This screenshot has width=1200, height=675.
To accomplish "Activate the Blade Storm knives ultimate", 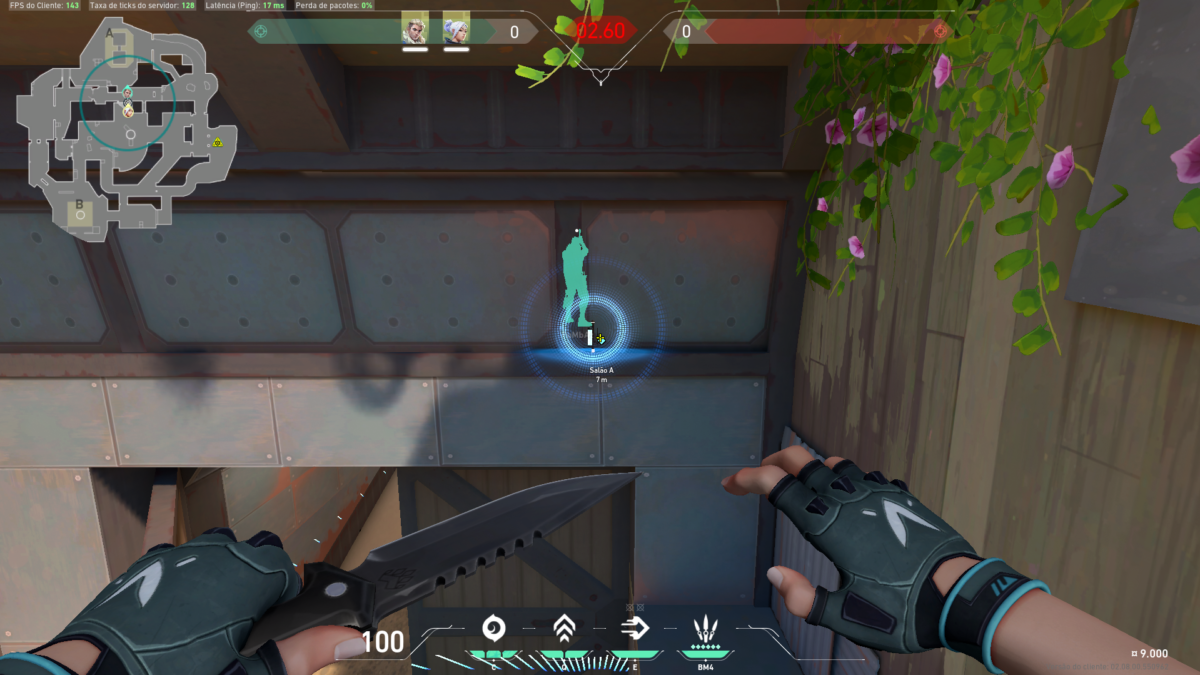I will [707, 629].
